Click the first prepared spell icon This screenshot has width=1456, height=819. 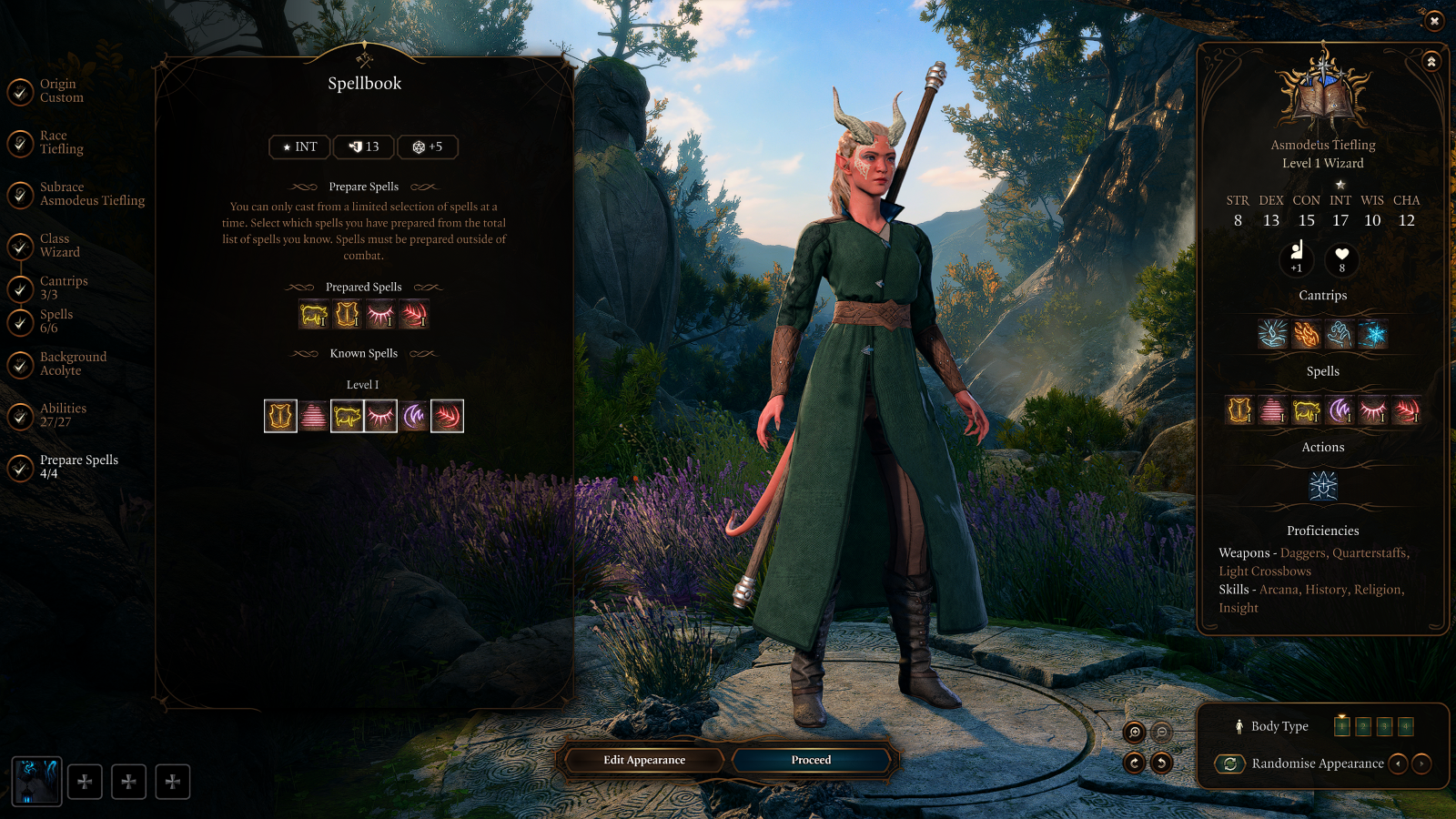[314, 315]
